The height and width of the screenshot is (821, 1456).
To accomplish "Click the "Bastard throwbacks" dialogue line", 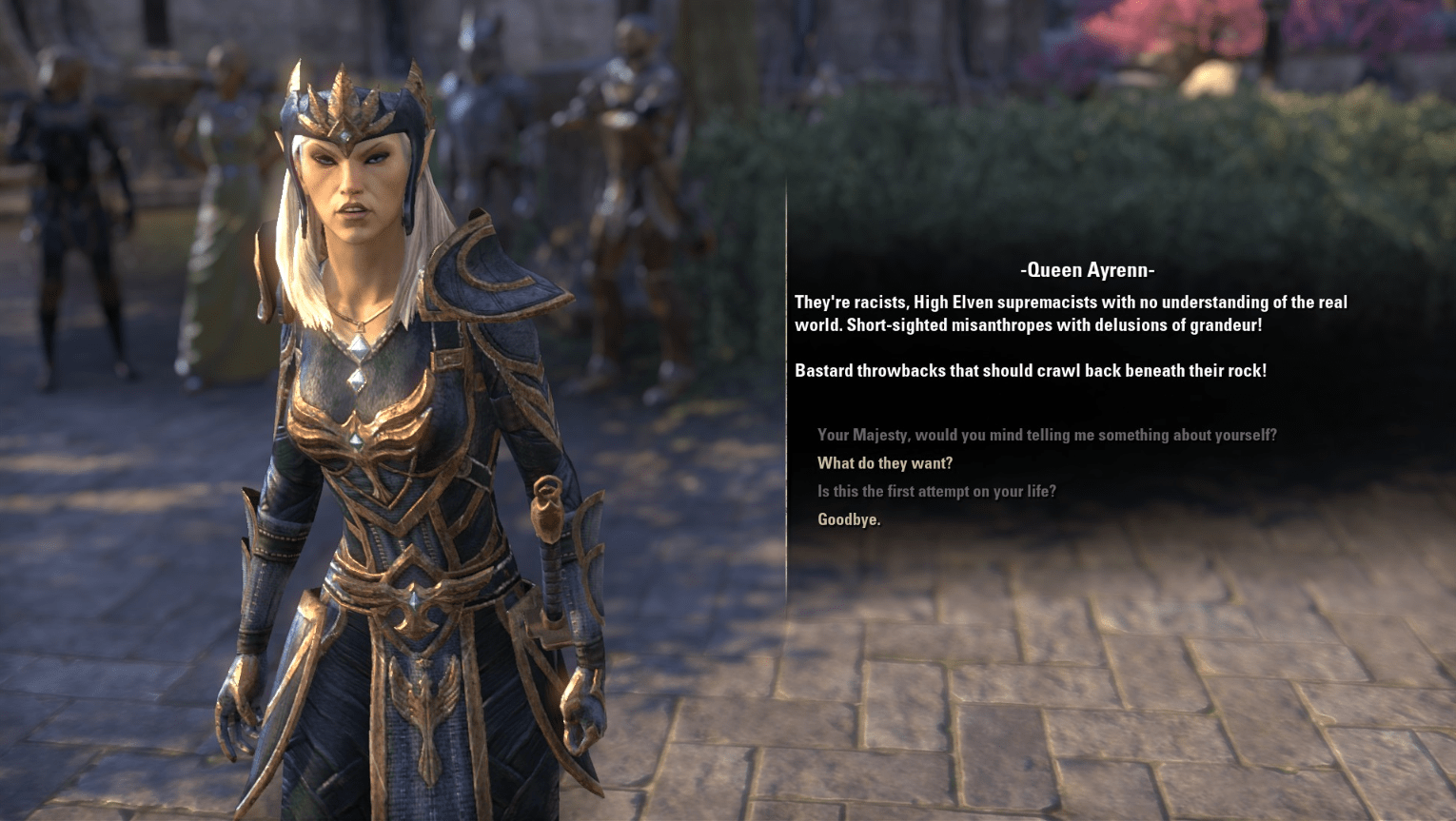I will tap(1029, 371).
